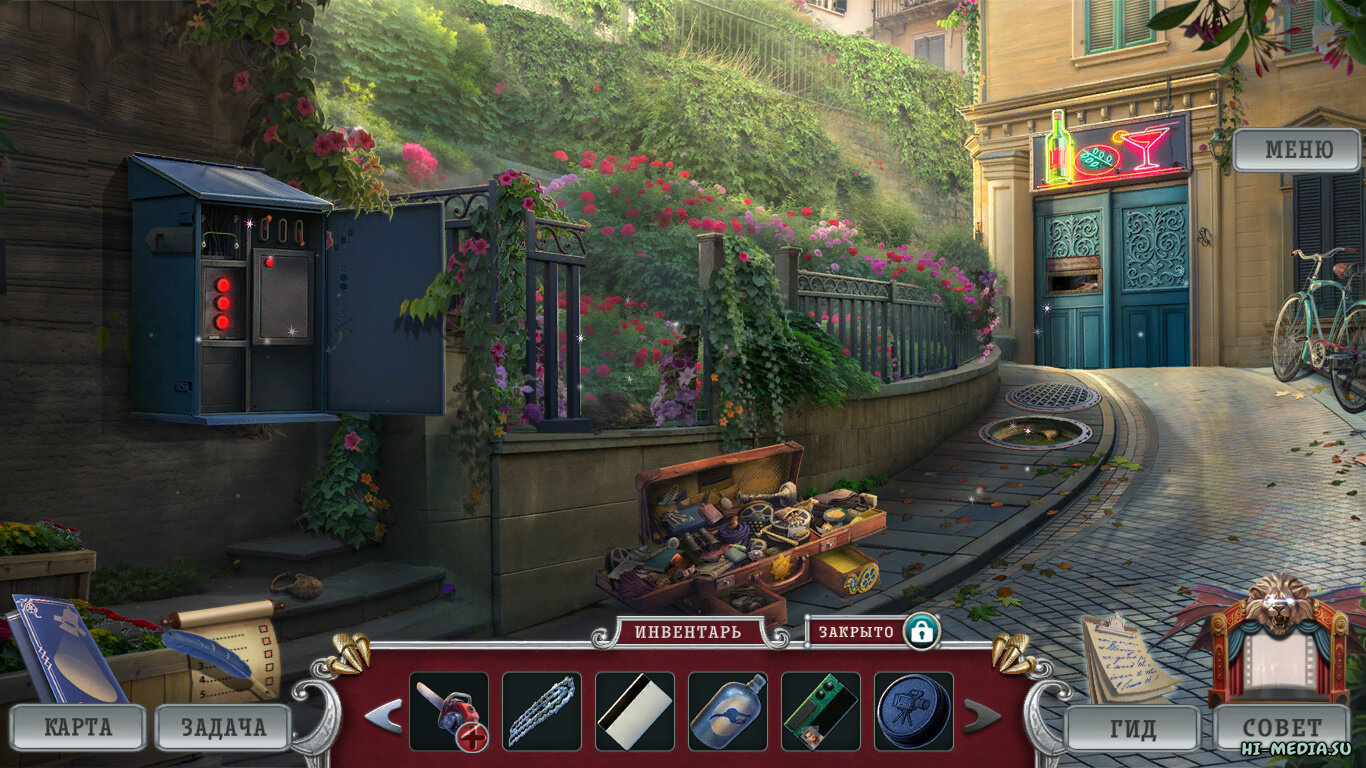Select the green circuit board item

pos(820,711)
